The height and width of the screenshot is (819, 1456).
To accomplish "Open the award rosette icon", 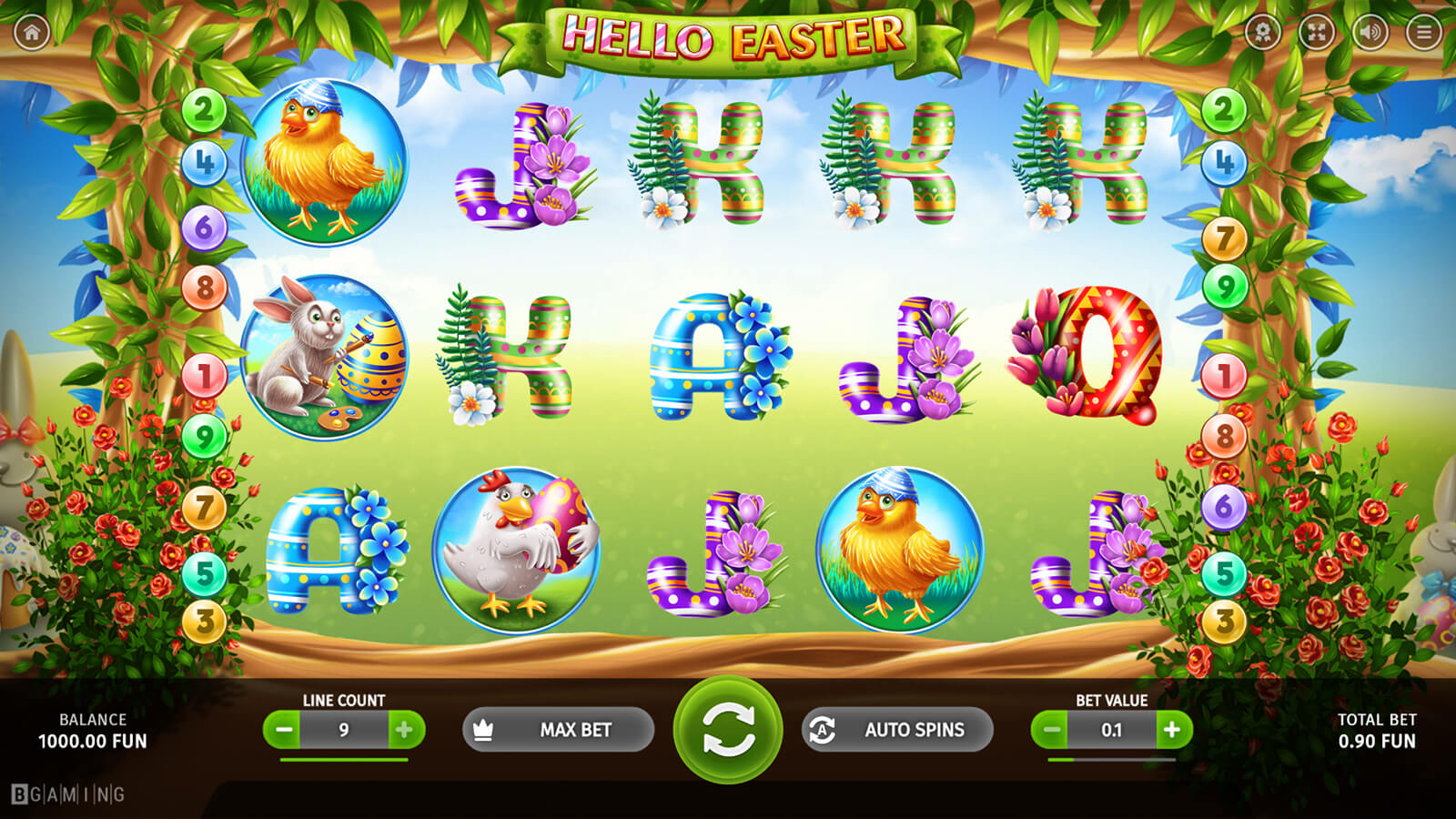I will (x=1262, y=33).
